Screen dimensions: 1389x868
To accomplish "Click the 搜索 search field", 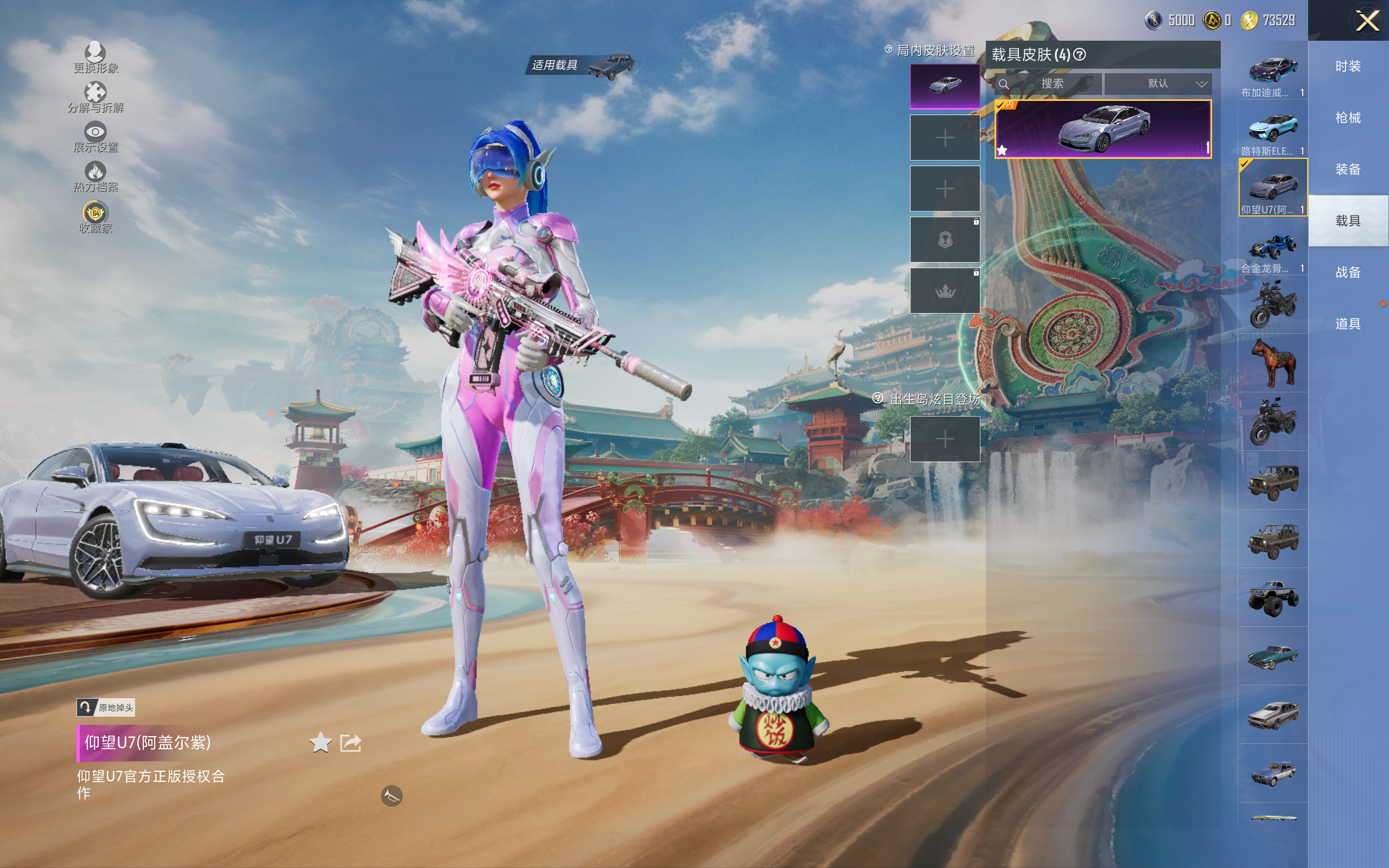I will click(x=1052, y=84).
